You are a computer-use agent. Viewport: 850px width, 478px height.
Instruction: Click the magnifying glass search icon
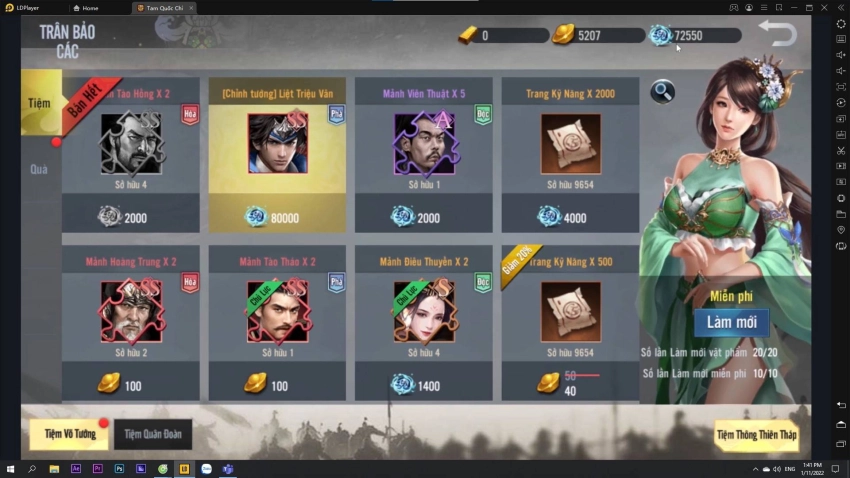(x=662, y=92)
